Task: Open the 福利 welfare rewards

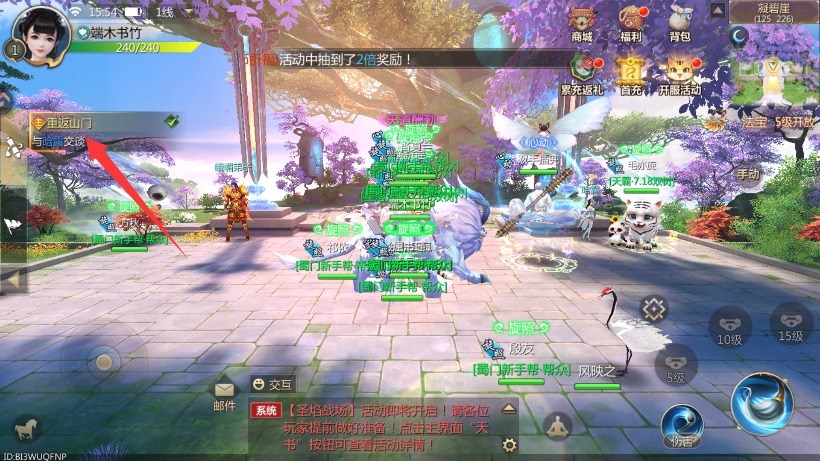Action: pos(631,22)
